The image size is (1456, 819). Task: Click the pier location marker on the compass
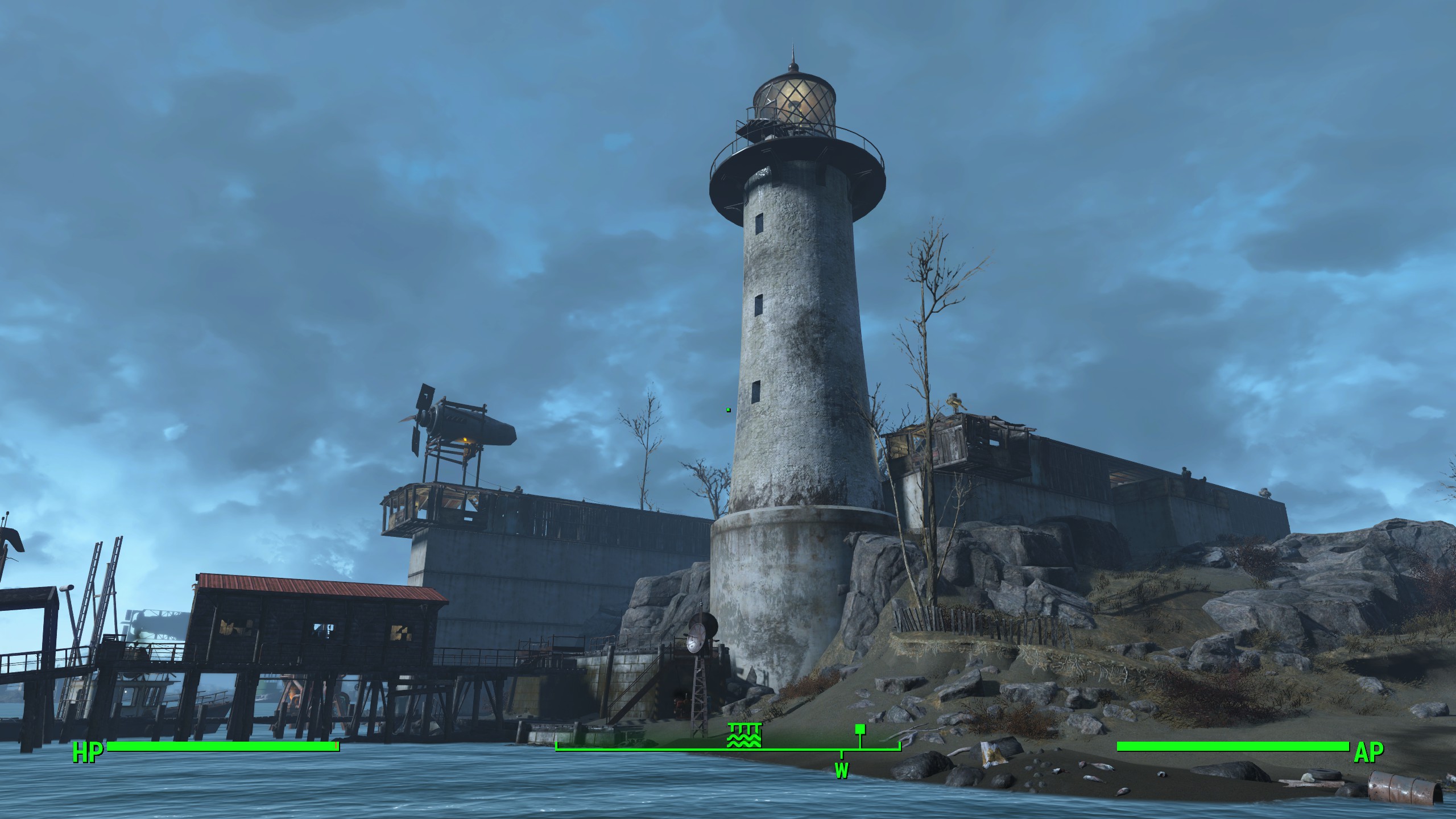[x=744, y=735]
